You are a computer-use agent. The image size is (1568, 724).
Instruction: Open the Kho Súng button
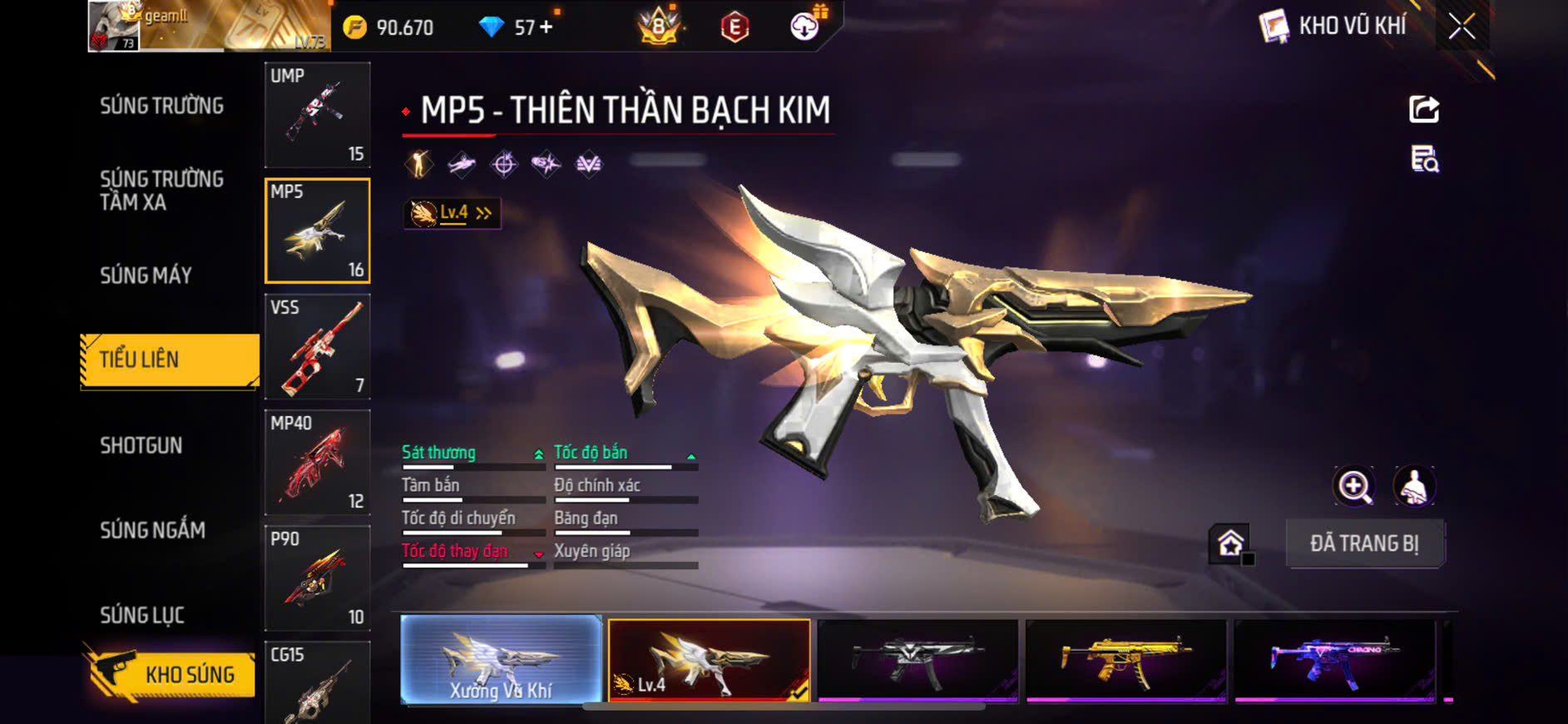point(171,673)
